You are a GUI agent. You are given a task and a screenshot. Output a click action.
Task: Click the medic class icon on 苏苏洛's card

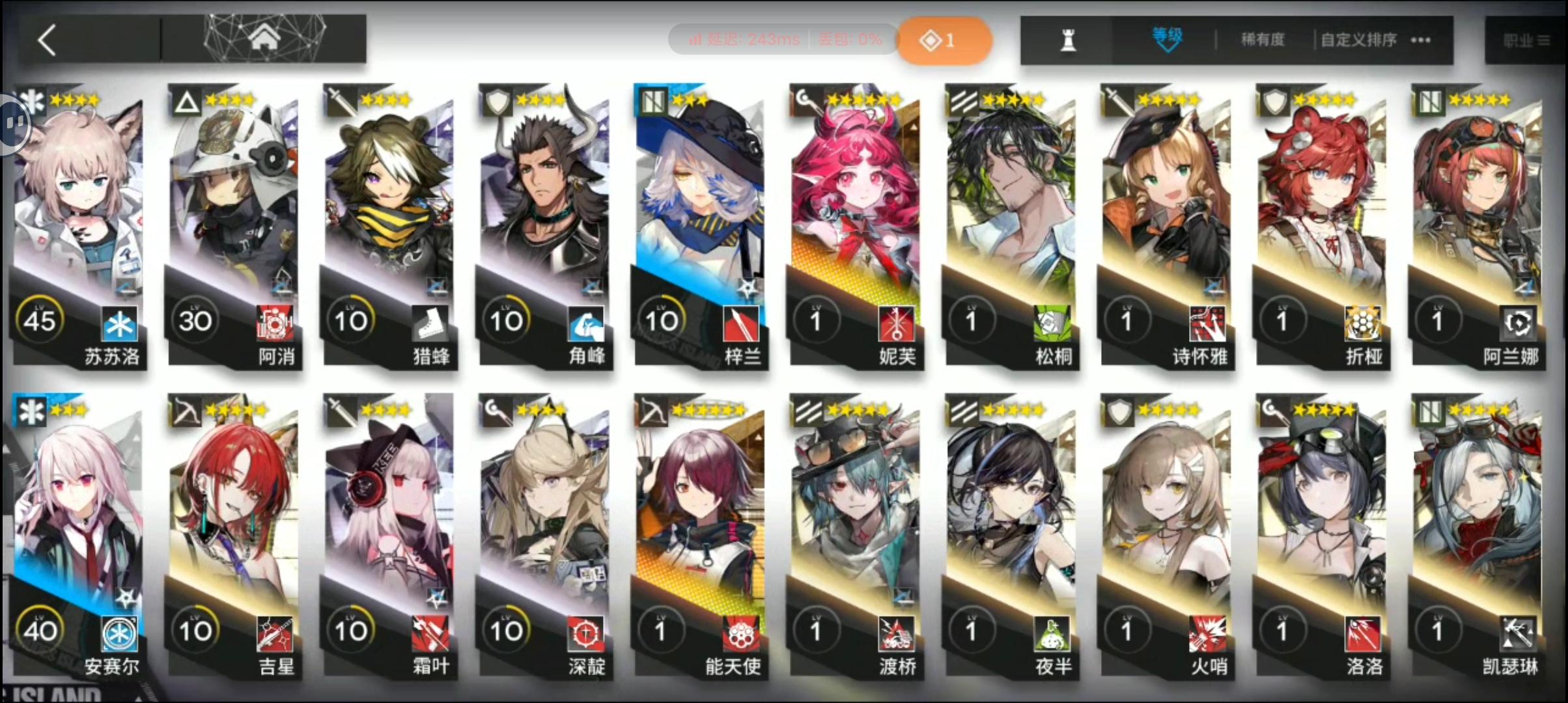tap(33, 102)
